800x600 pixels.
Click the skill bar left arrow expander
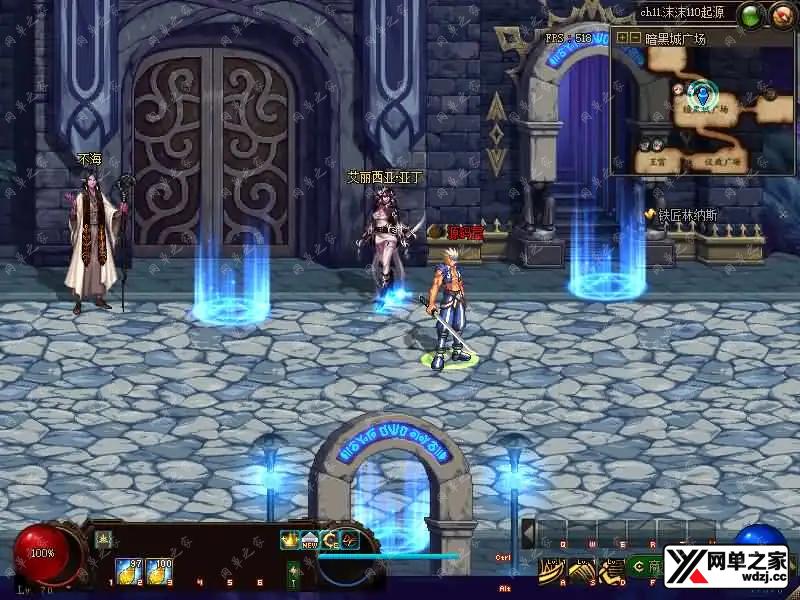pos(528,533)
